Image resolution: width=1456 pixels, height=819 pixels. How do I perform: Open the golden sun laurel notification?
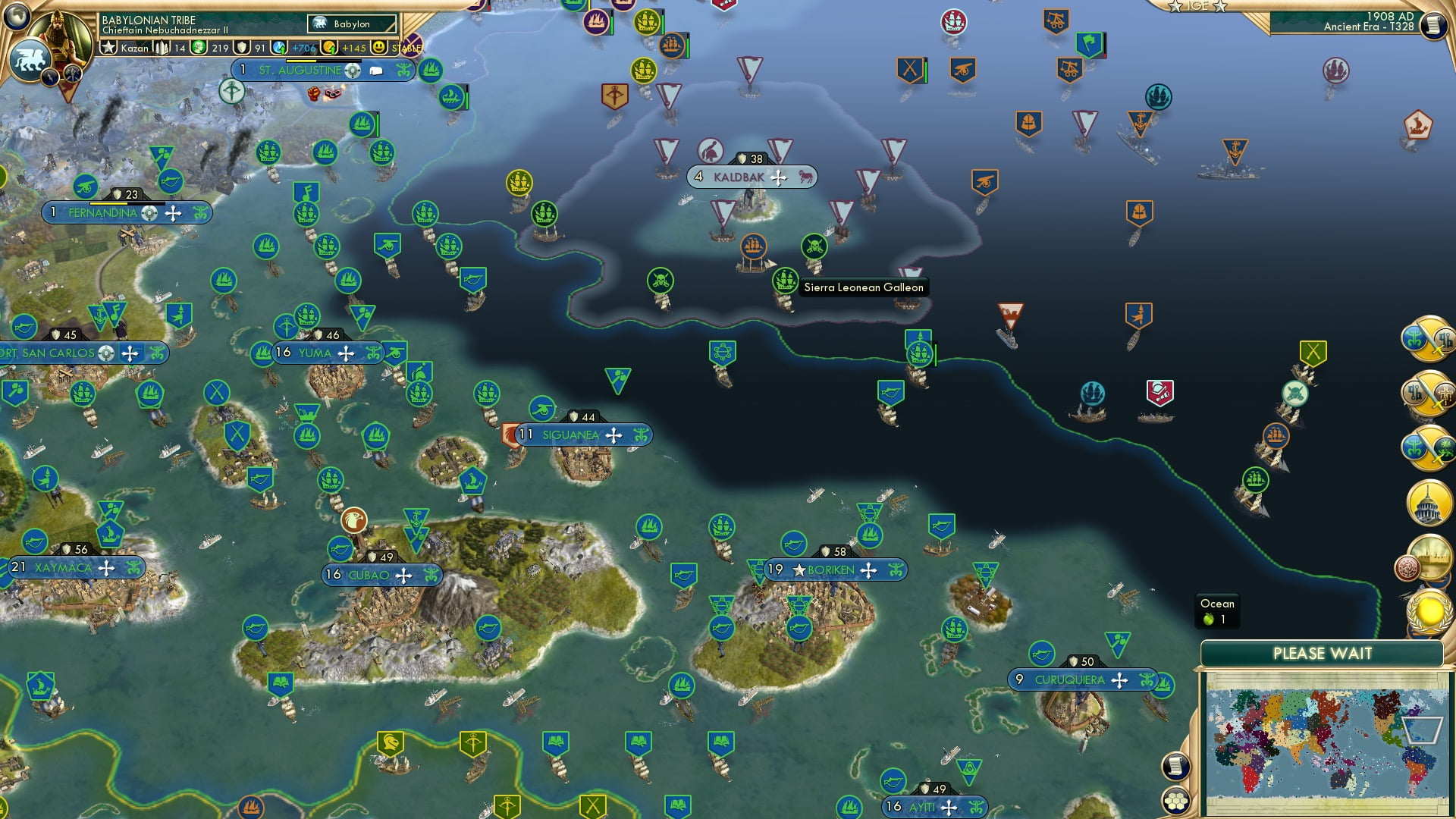1429,610
